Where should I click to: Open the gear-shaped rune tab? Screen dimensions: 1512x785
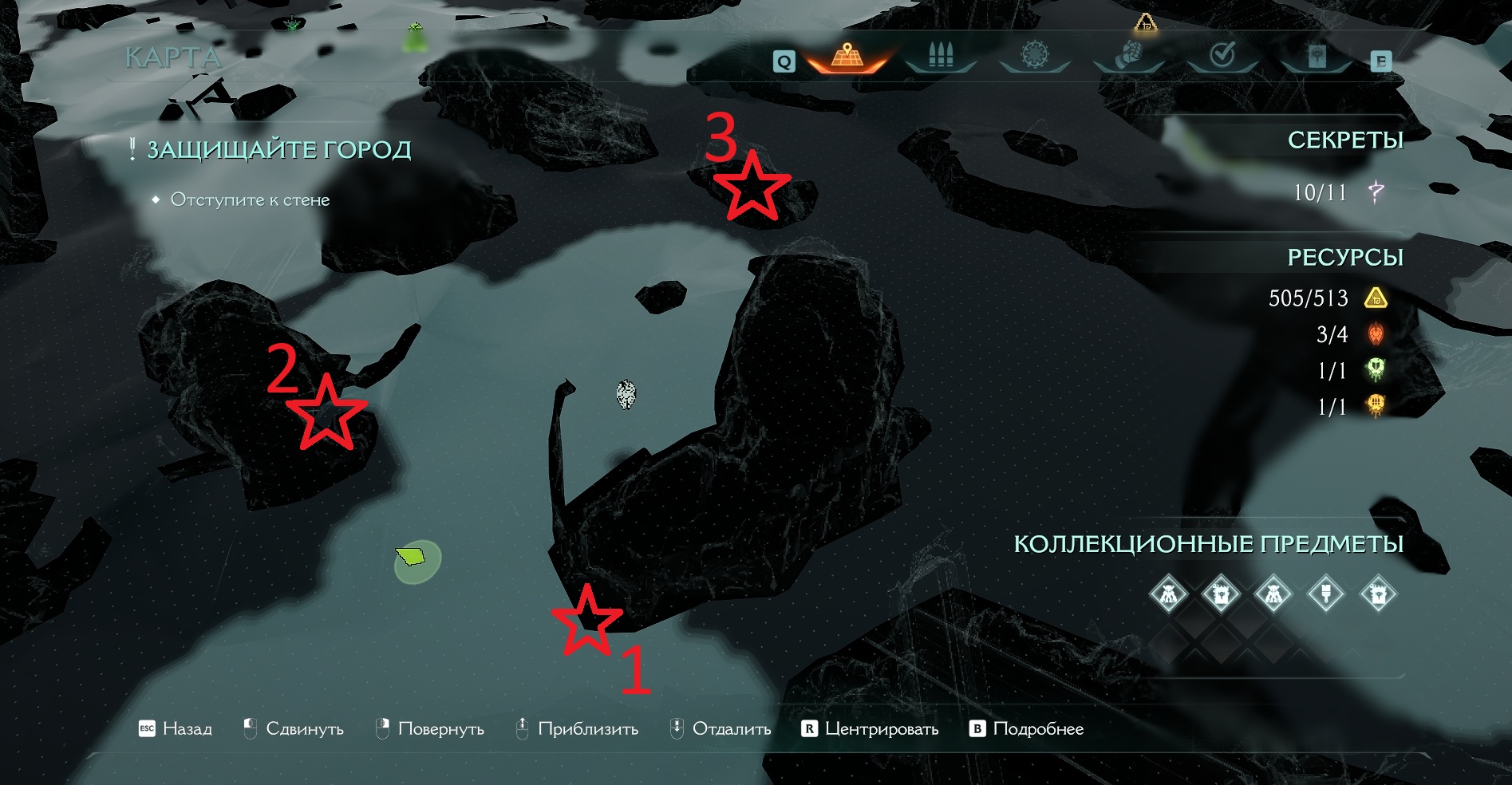1034,56
